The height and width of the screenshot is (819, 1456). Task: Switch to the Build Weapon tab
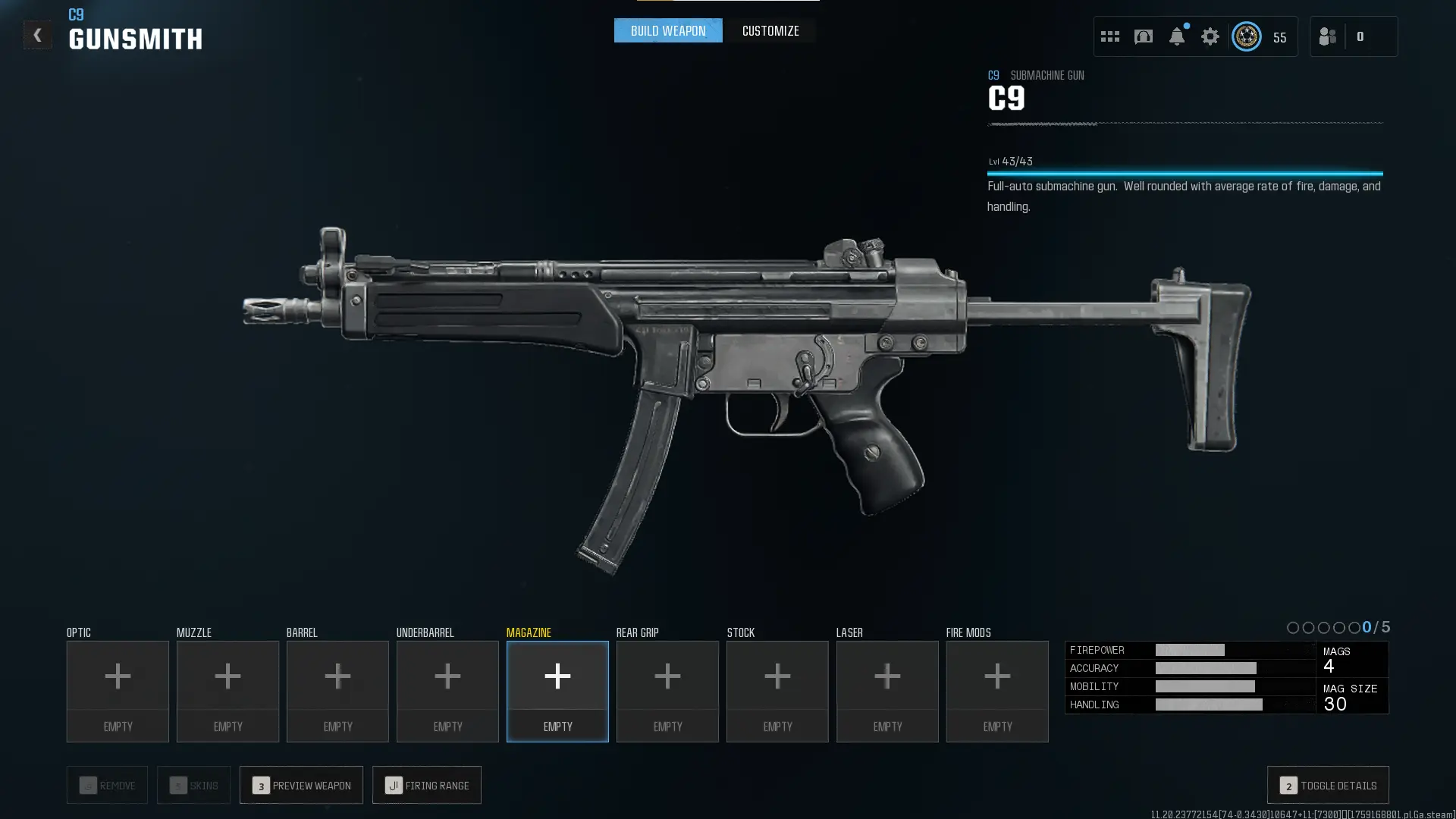668,31
